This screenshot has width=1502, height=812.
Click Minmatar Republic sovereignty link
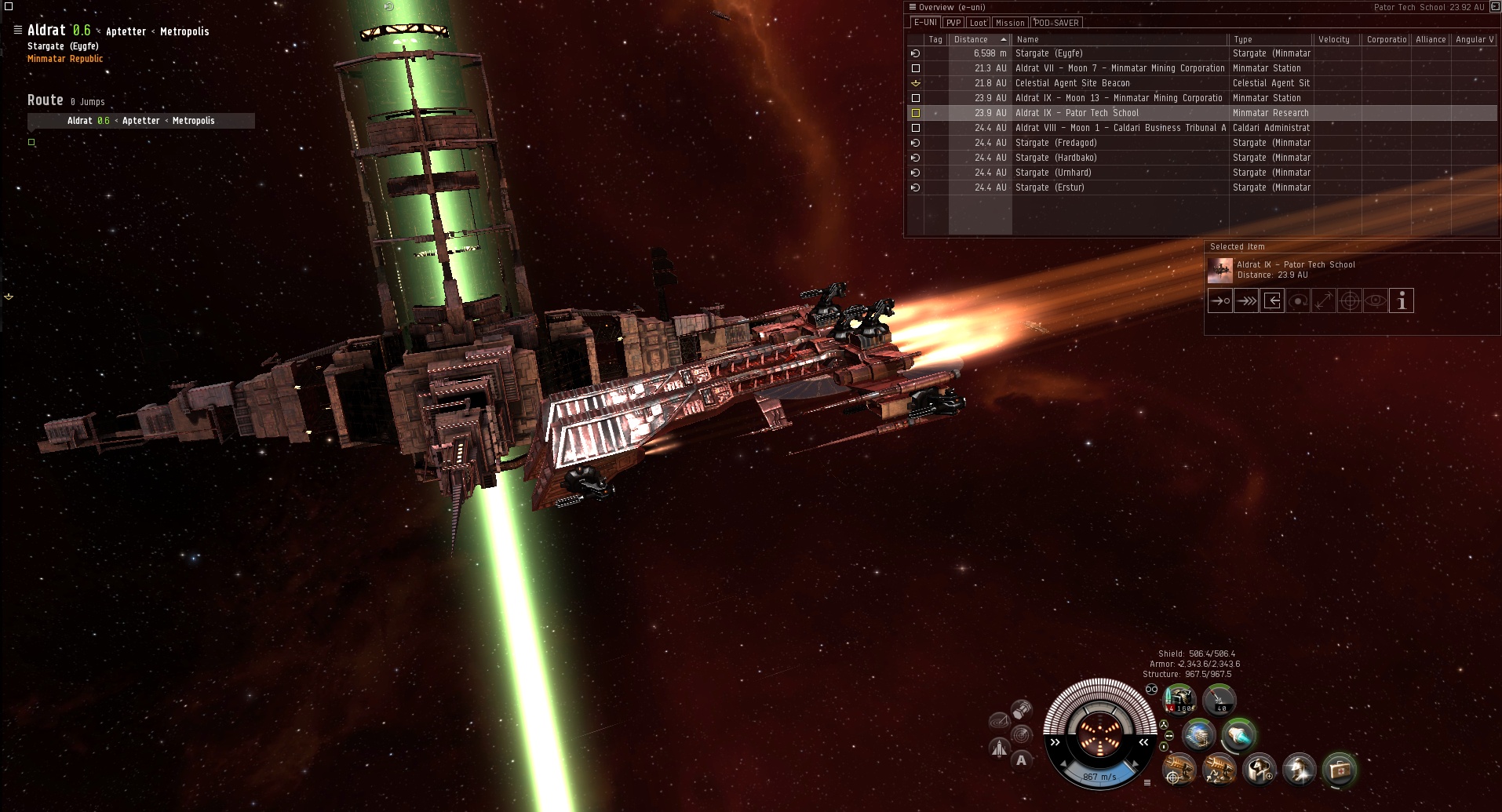click(65, 59)
